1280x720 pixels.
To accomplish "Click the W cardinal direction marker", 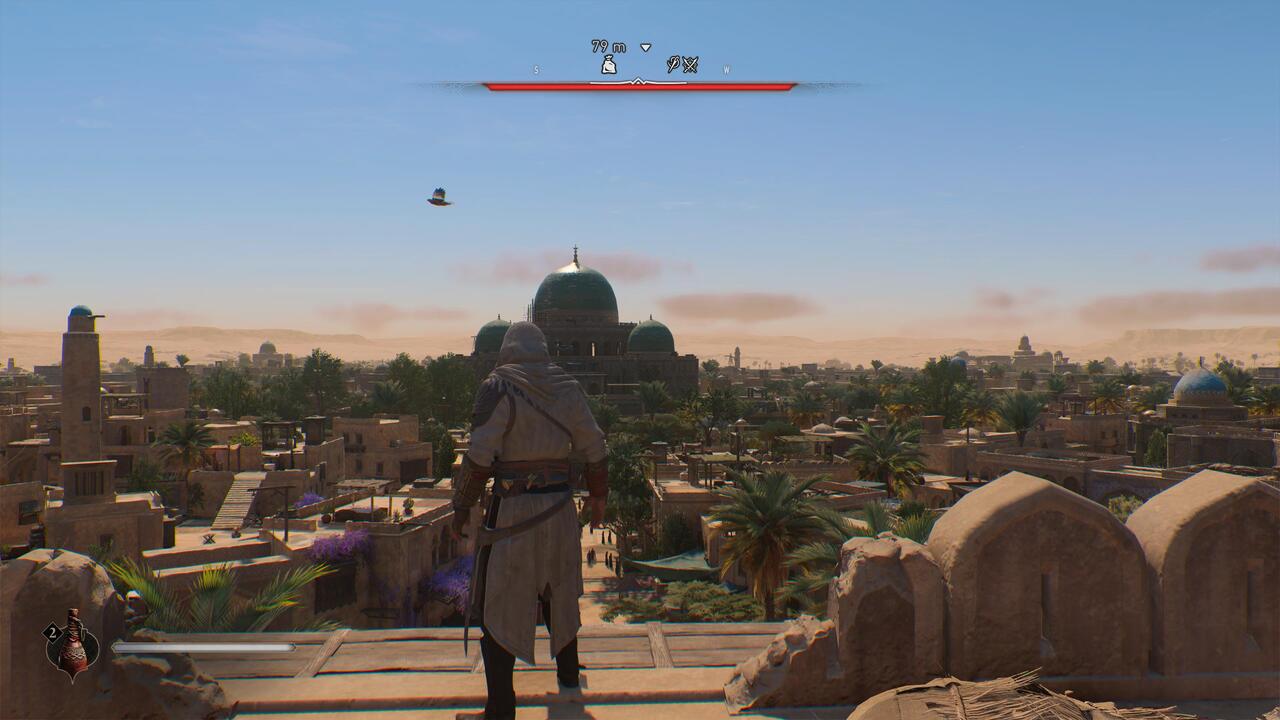I will pyautogui.click(x=726, y=70).
